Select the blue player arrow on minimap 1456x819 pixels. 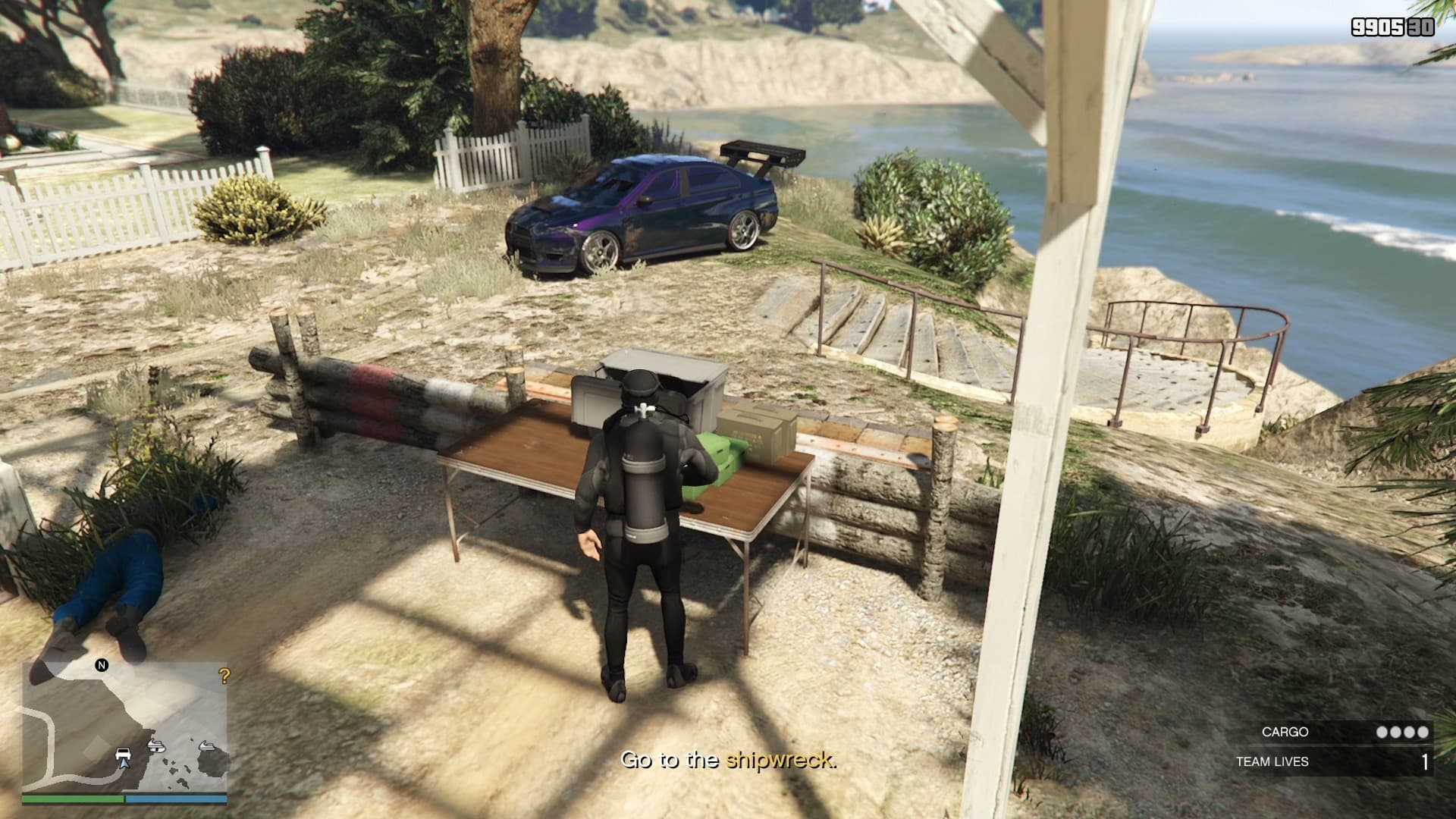pyautogui.click(x=124, y=764)
